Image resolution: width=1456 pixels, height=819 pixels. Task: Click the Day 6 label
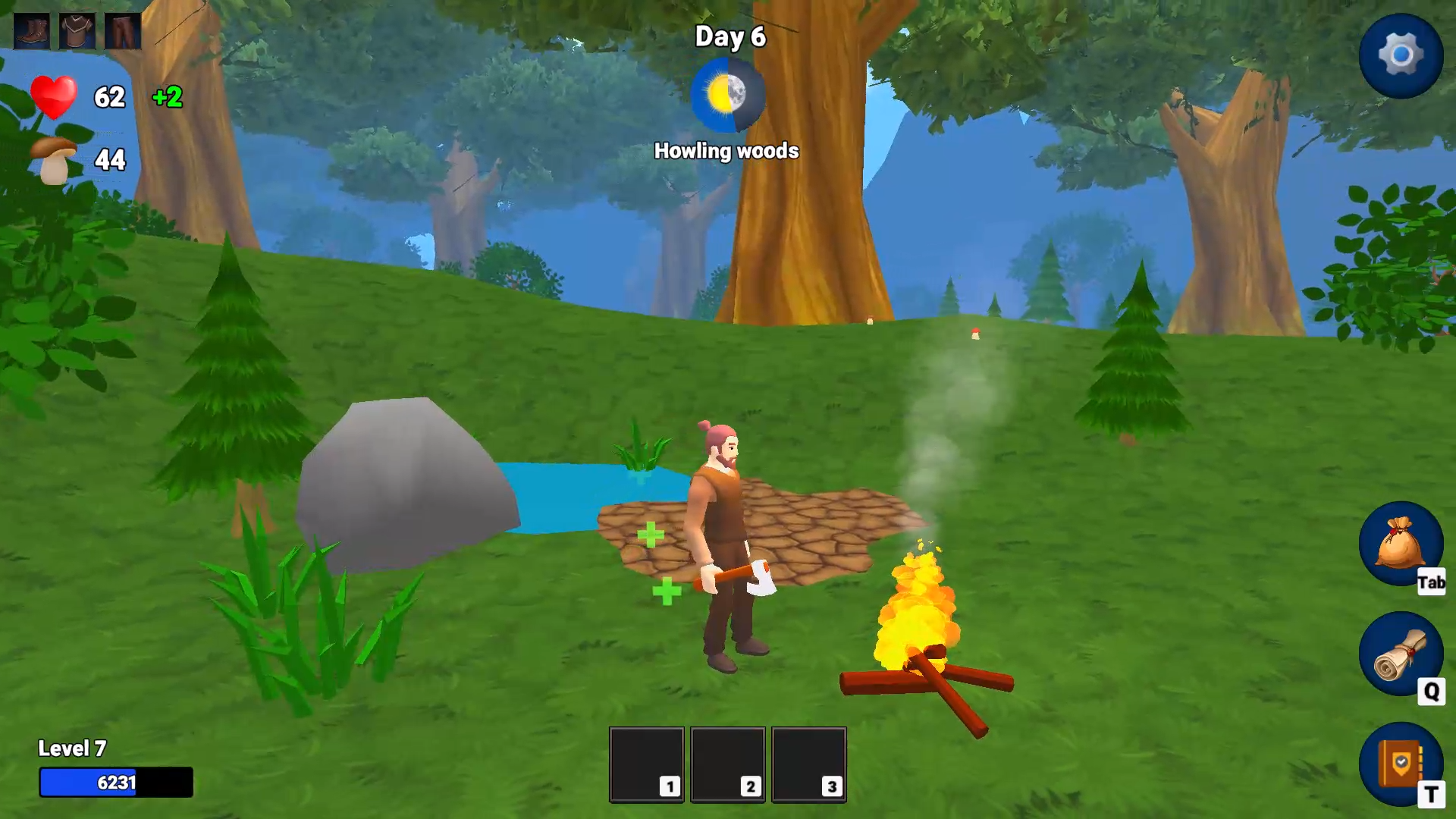point(730,36)
